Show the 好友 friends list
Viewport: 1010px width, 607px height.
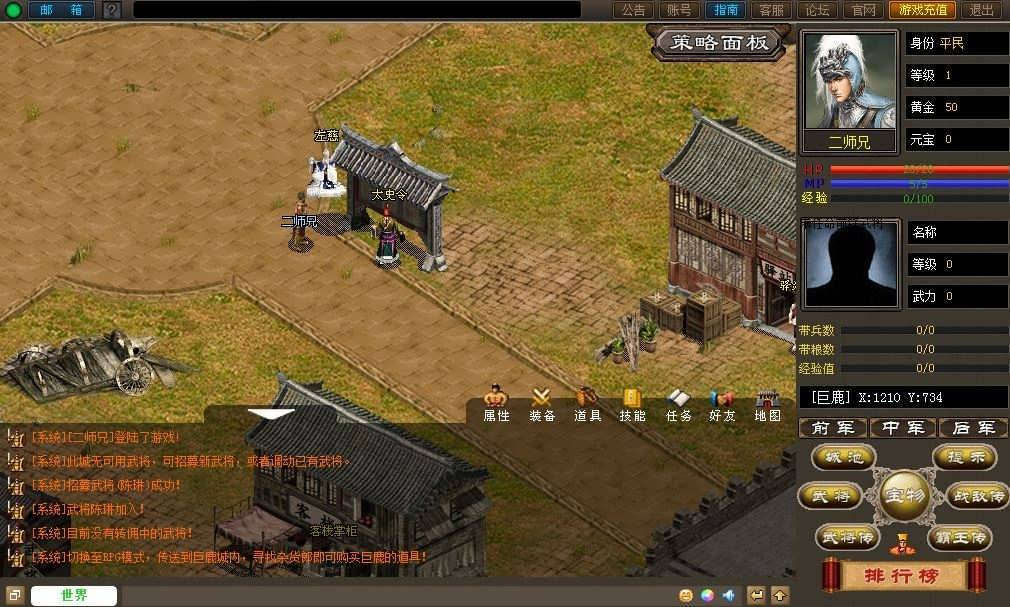722,404
